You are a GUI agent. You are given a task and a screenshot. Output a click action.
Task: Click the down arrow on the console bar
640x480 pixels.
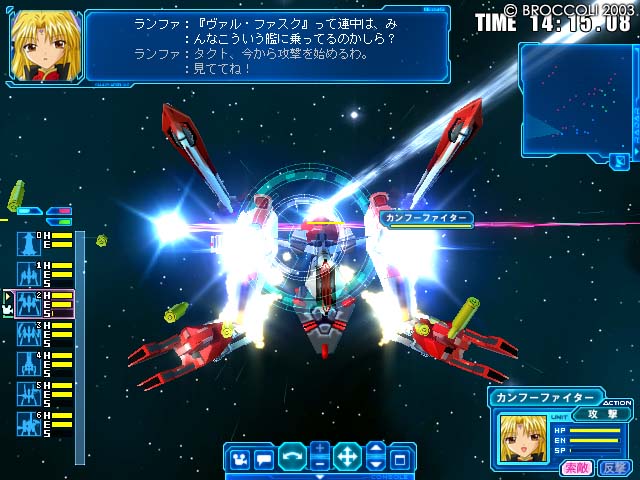pyautogui.click(x=375, y=465)
